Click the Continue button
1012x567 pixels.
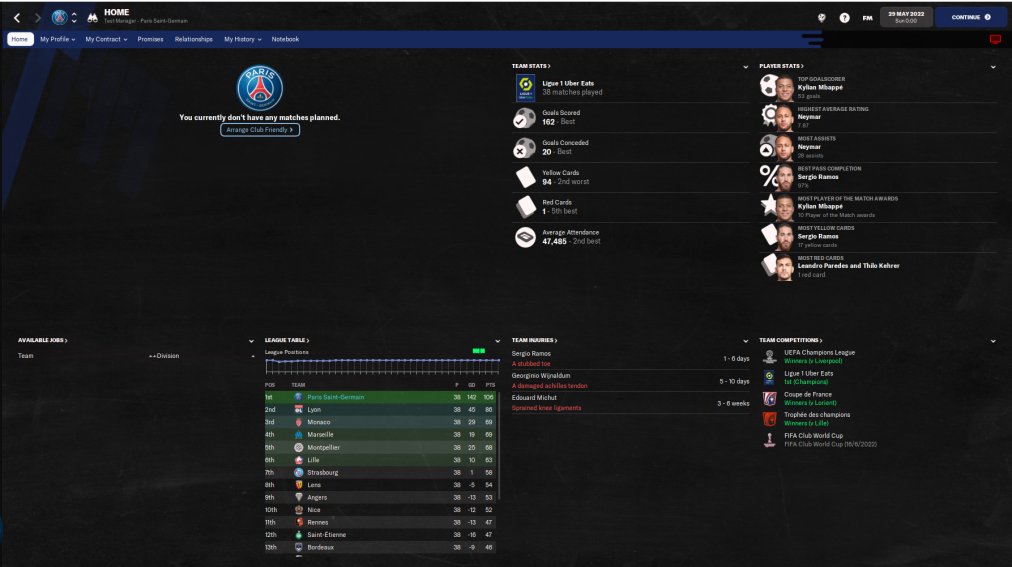point(971,17)
